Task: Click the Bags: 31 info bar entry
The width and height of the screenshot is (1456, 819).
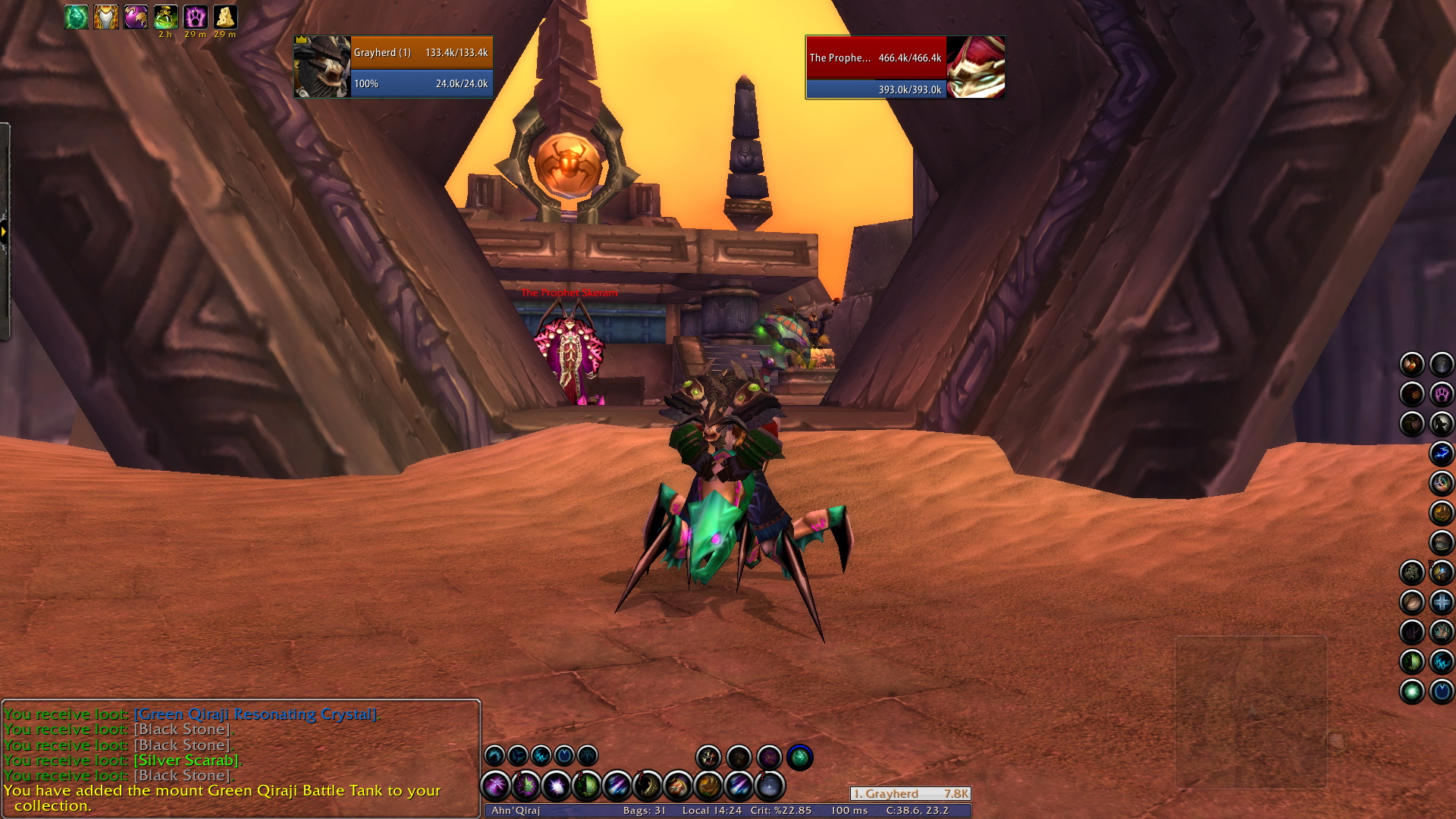Action: [x=645, y=811]
